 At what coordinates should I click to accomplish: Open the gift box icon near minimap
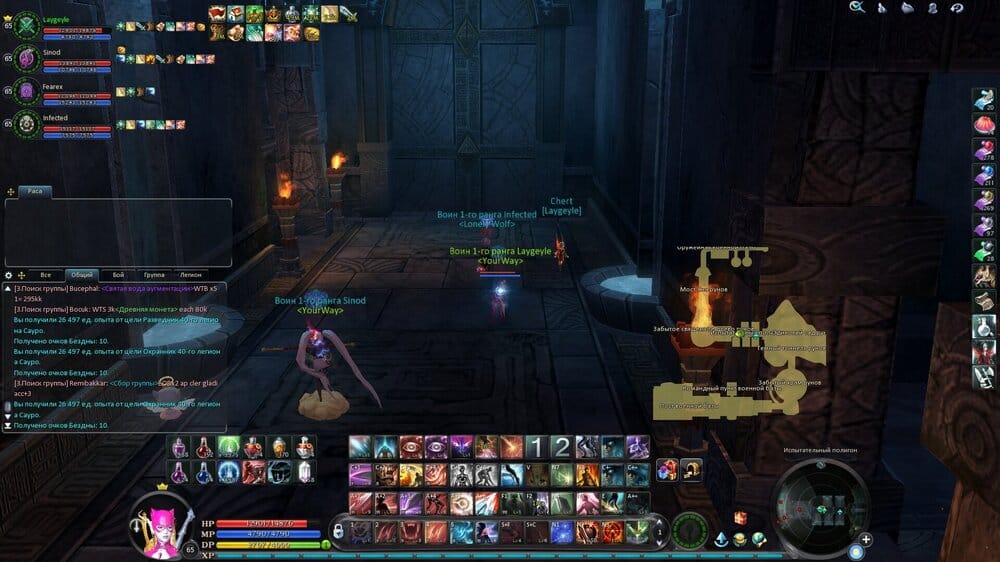click(x=741, y=517)
